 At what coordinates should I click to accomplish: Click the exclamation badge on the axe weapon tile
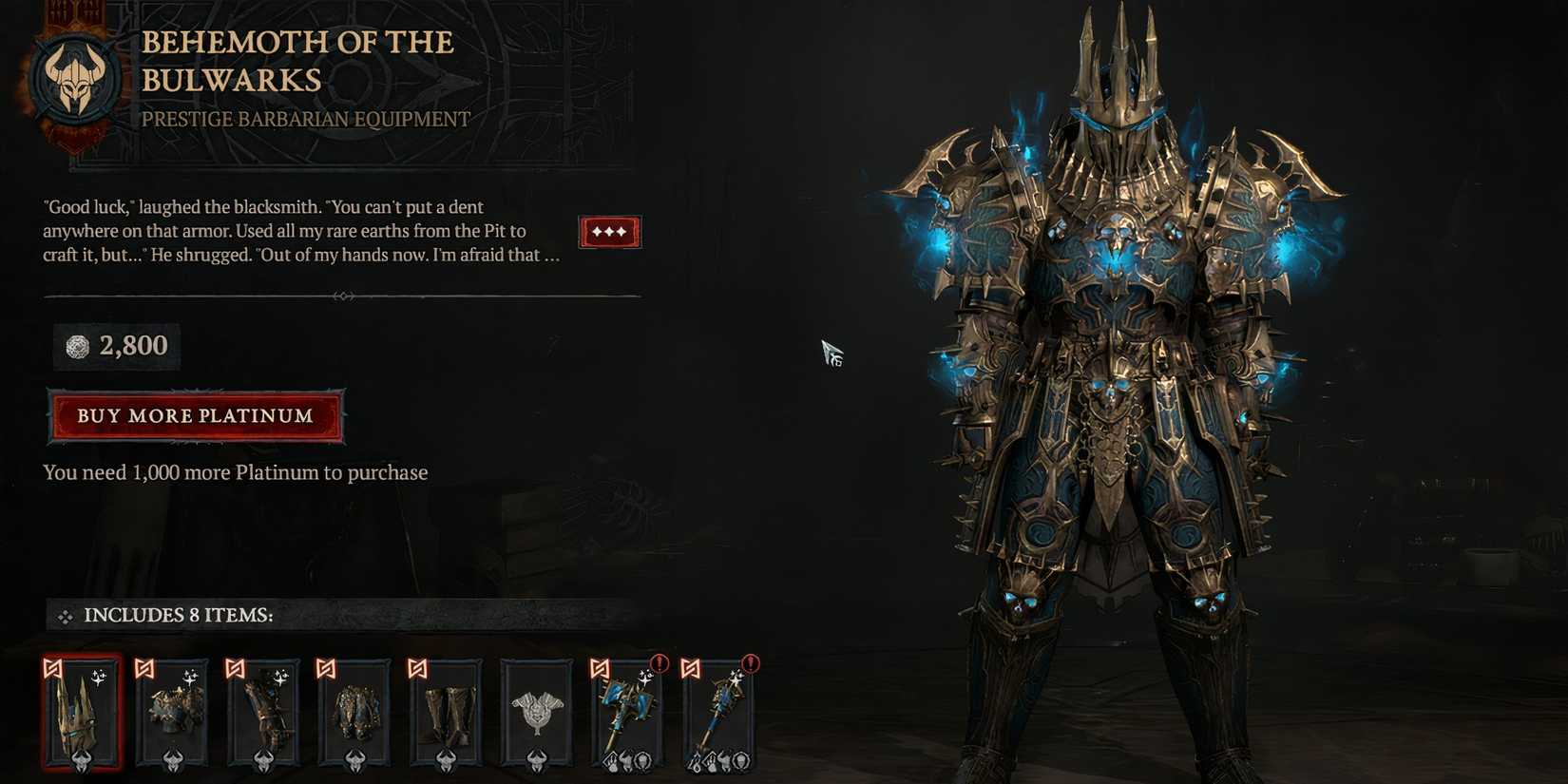[660, 665]
